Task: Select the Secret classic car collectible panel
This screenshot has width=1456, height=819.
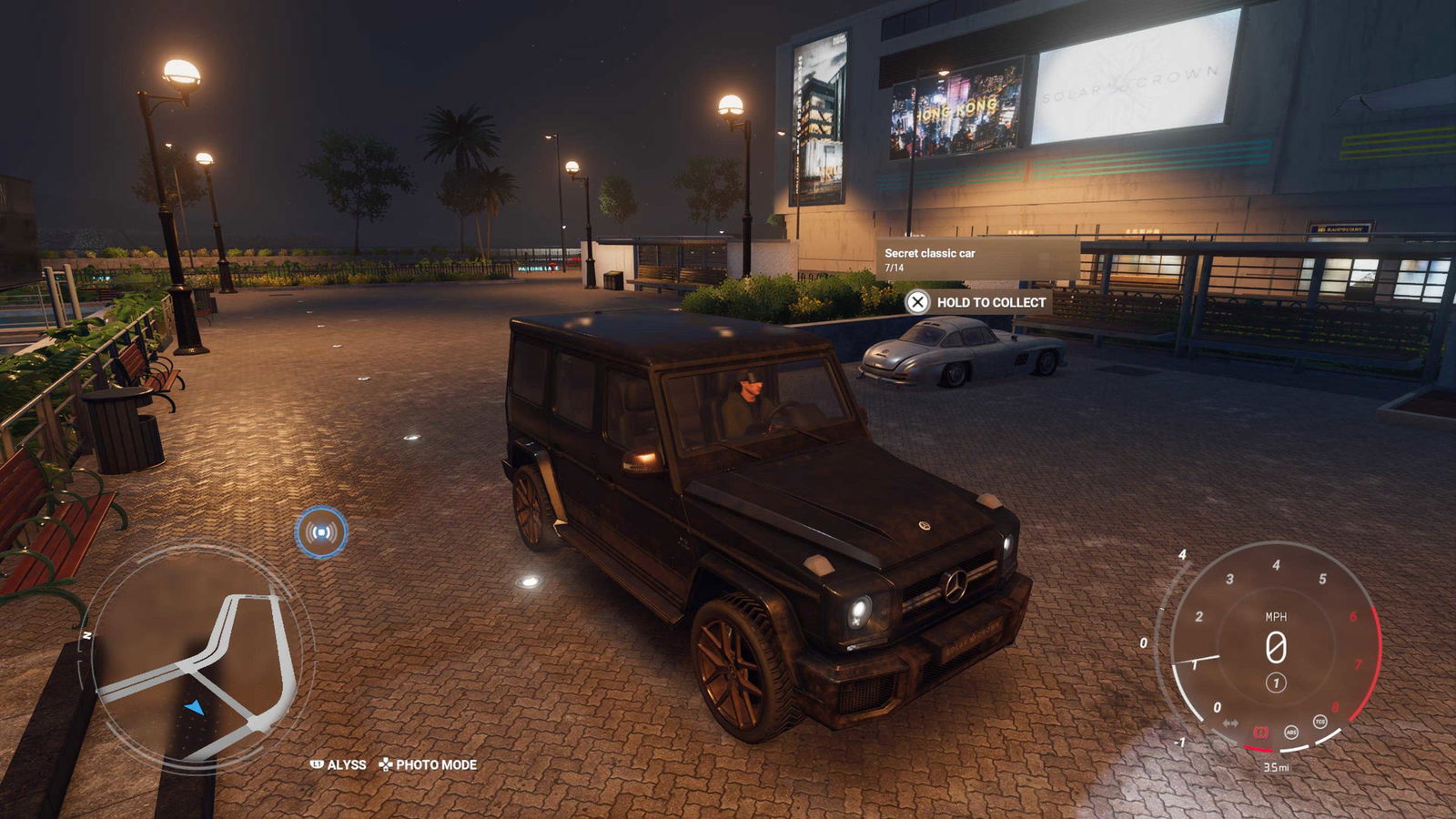Action: 976,259
